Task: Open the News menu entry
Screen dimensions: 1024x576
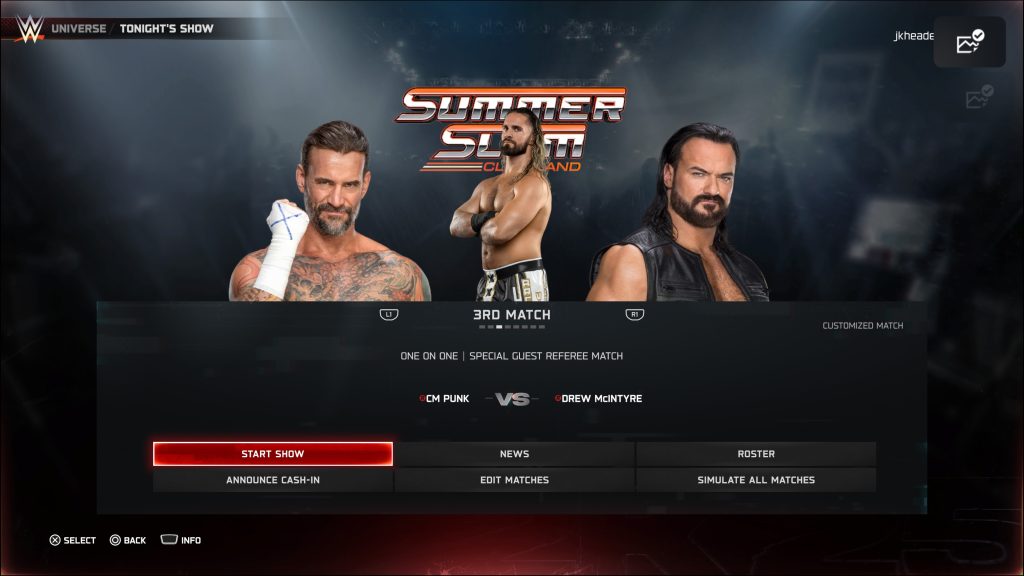Action: (514, 454)
